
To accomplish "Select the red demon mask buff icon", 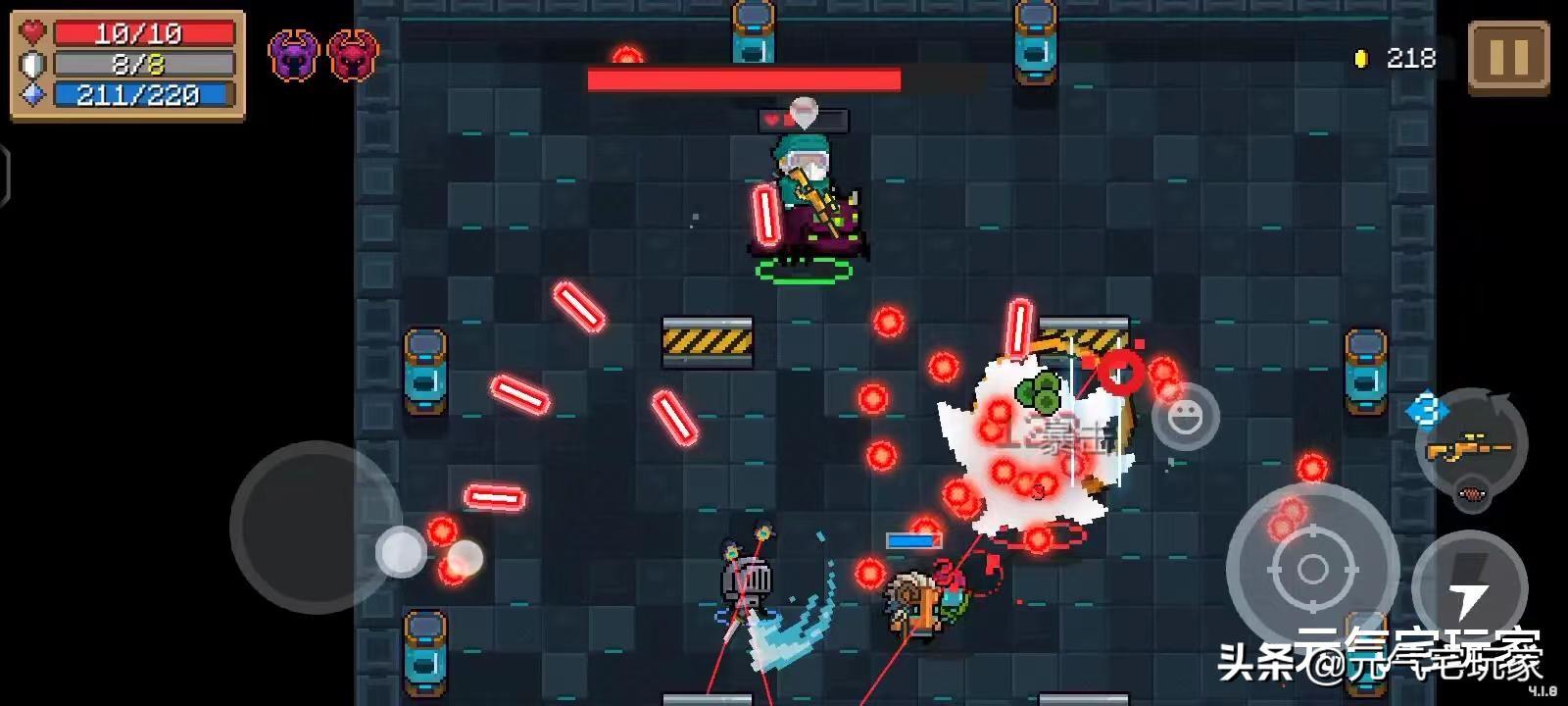I will point(353,56).
